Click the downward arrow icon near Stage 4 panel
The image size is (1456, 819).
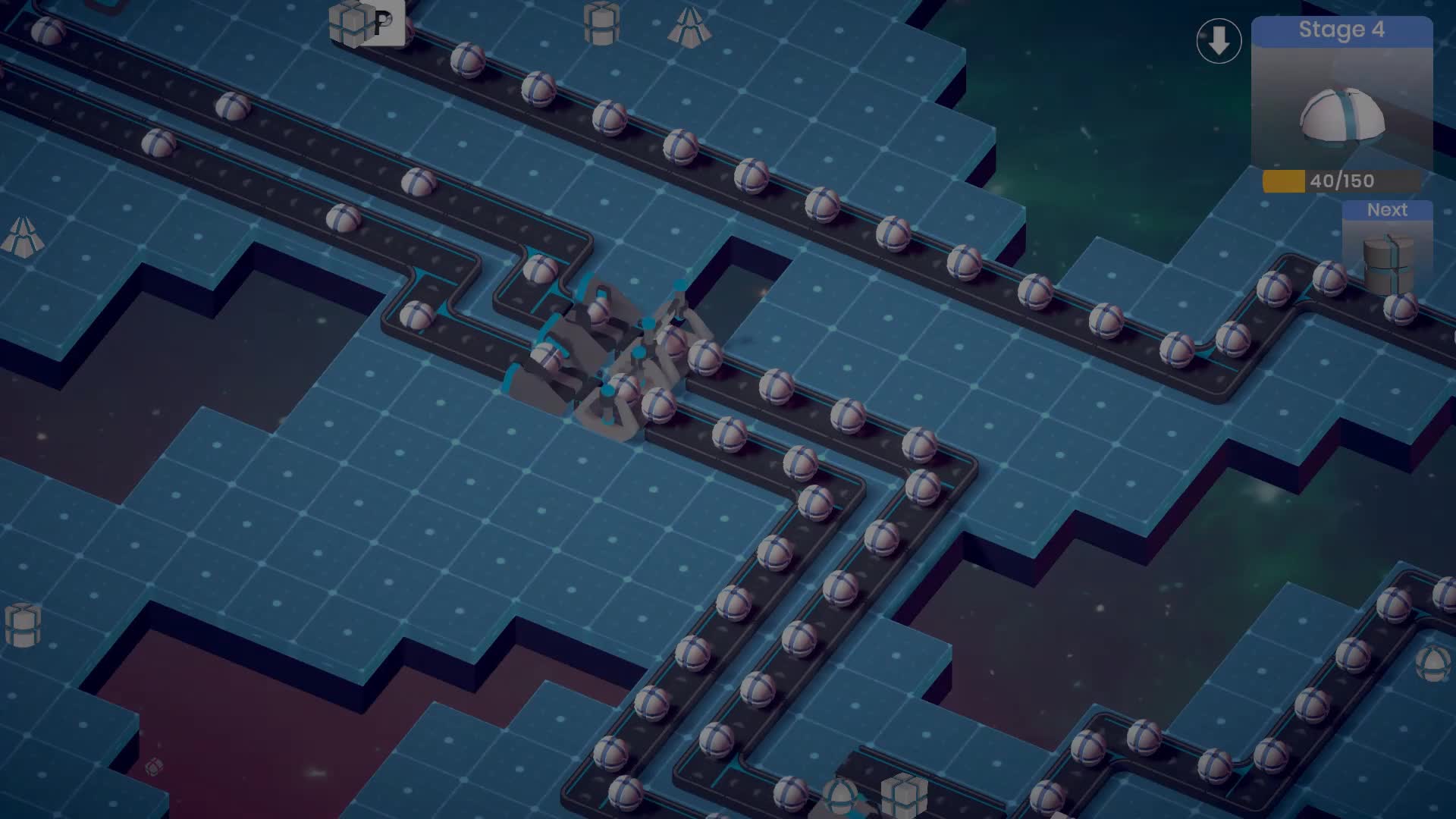coord(1218,39)
